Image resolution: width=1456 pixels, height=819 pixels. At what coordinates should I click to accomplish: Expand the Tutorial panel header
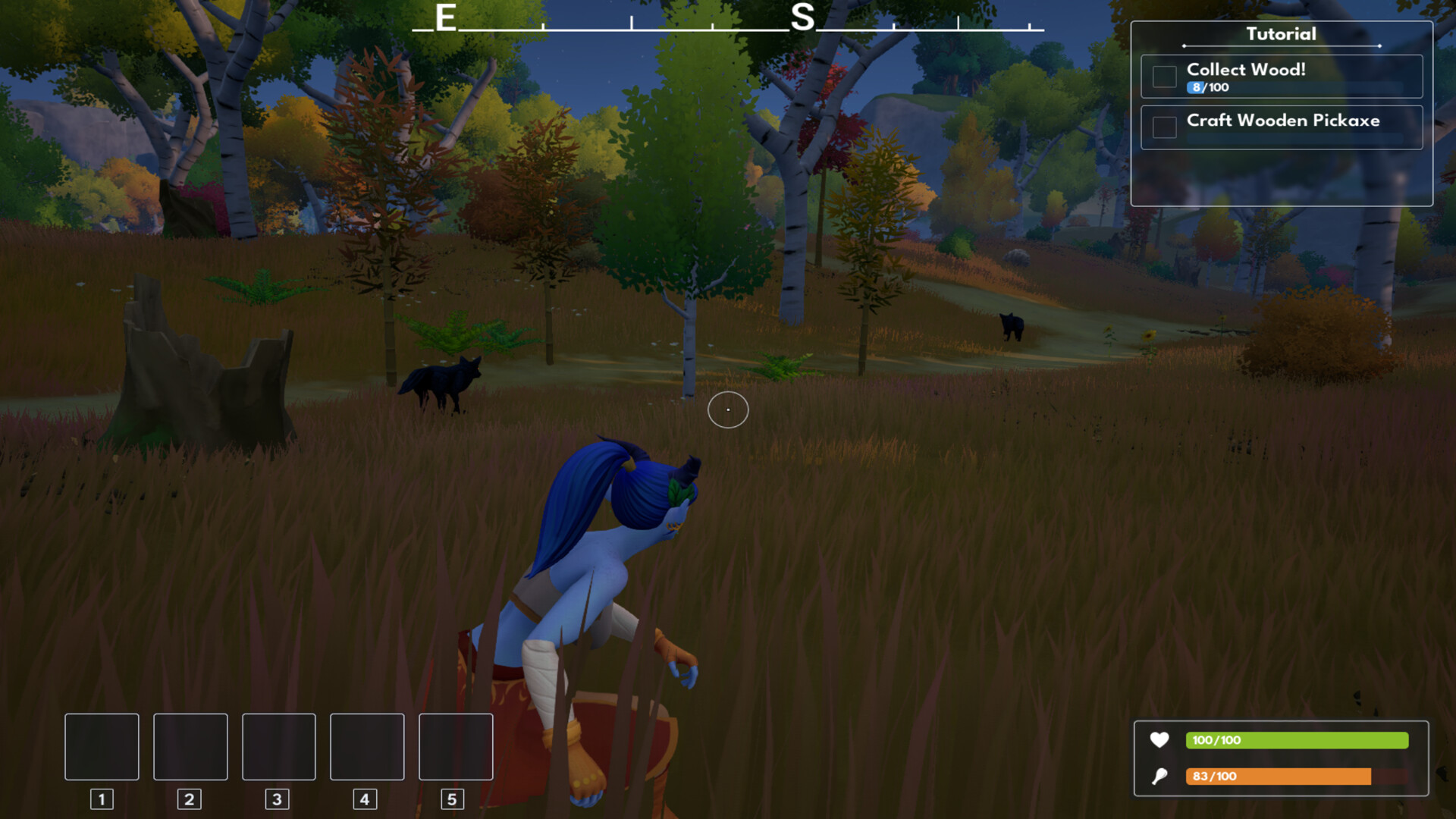(1280, 34)
